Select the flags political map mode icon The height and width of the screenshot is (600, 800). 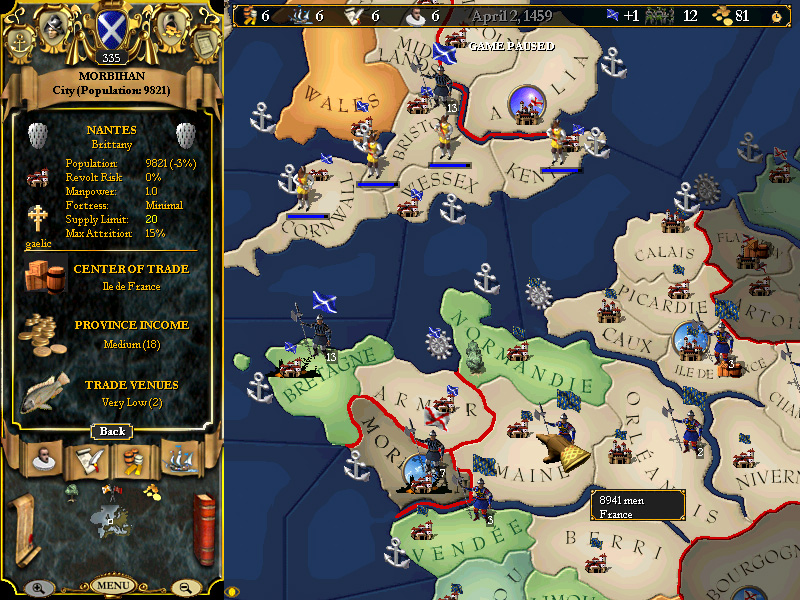pyautogui.click(x=112, y=490)
